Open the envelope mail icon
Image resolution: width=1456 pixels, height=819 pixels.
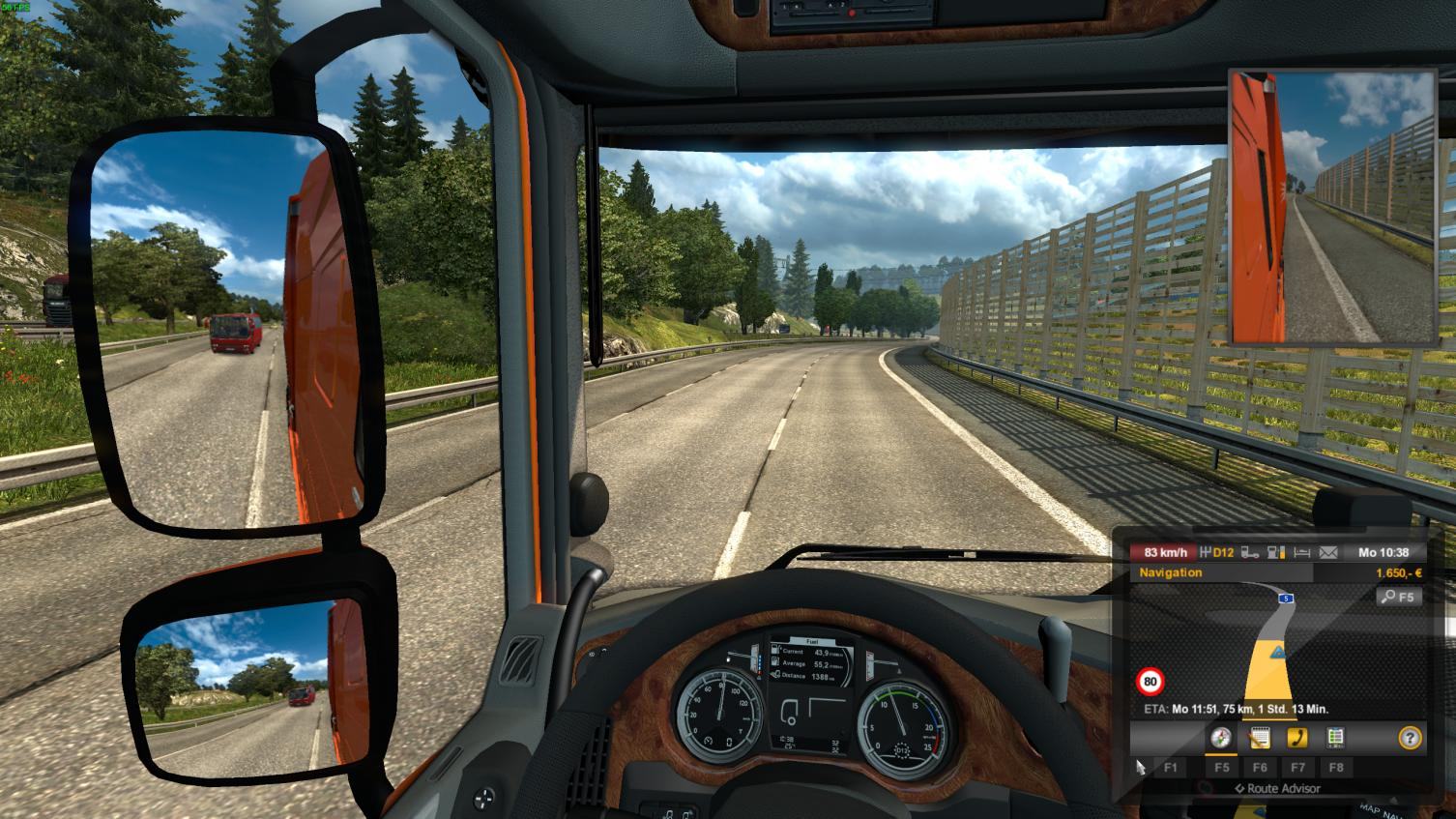(1328, 553)
